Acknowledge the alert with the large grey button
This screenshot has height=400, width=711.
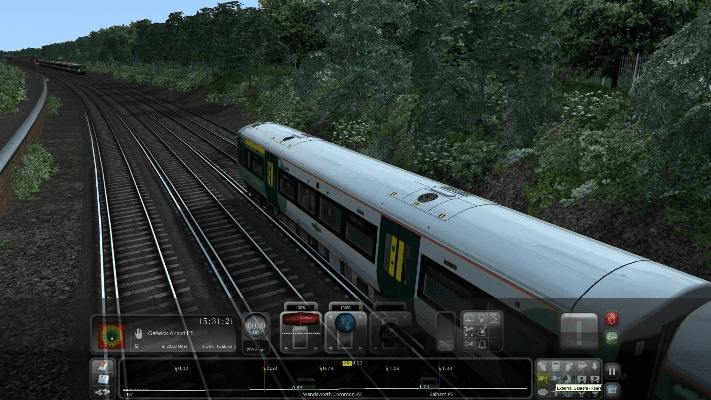(579, 330)
